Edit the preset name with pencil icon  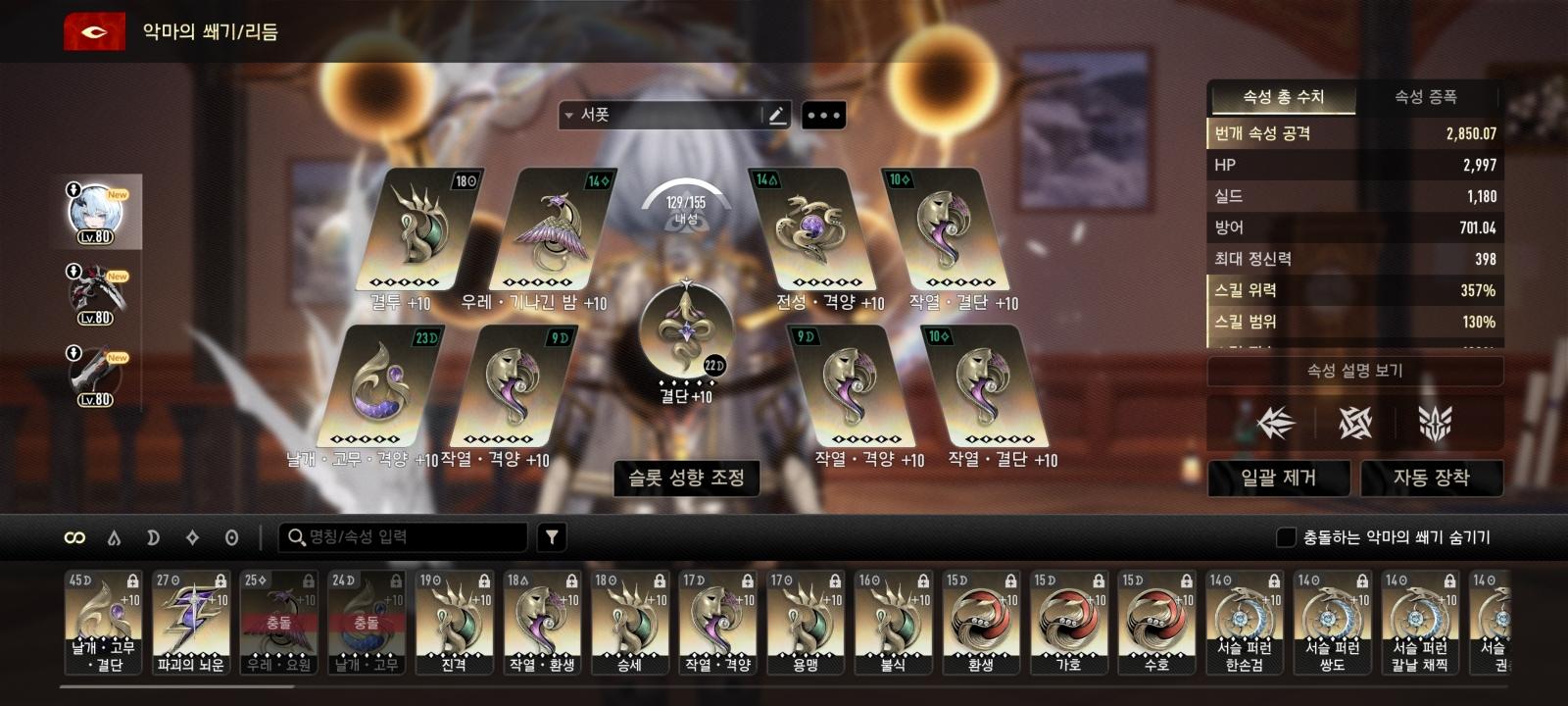776,116
